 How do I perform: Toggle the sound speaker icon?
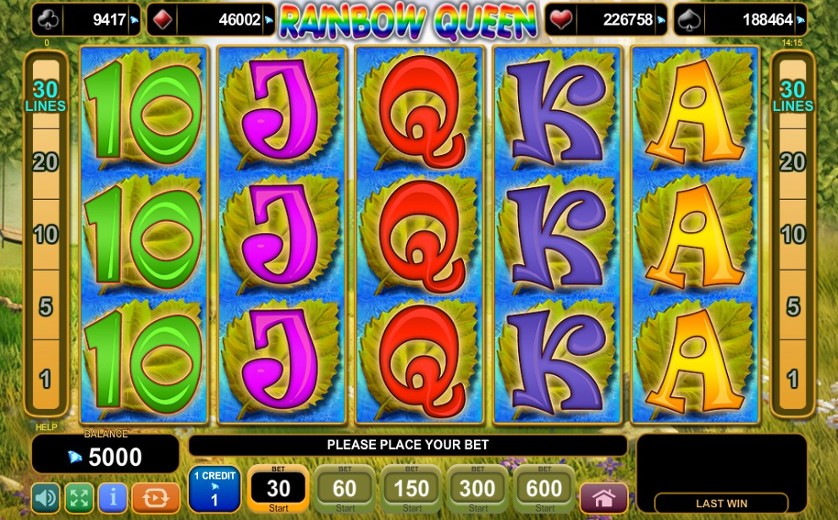click(x=46, y=497)
